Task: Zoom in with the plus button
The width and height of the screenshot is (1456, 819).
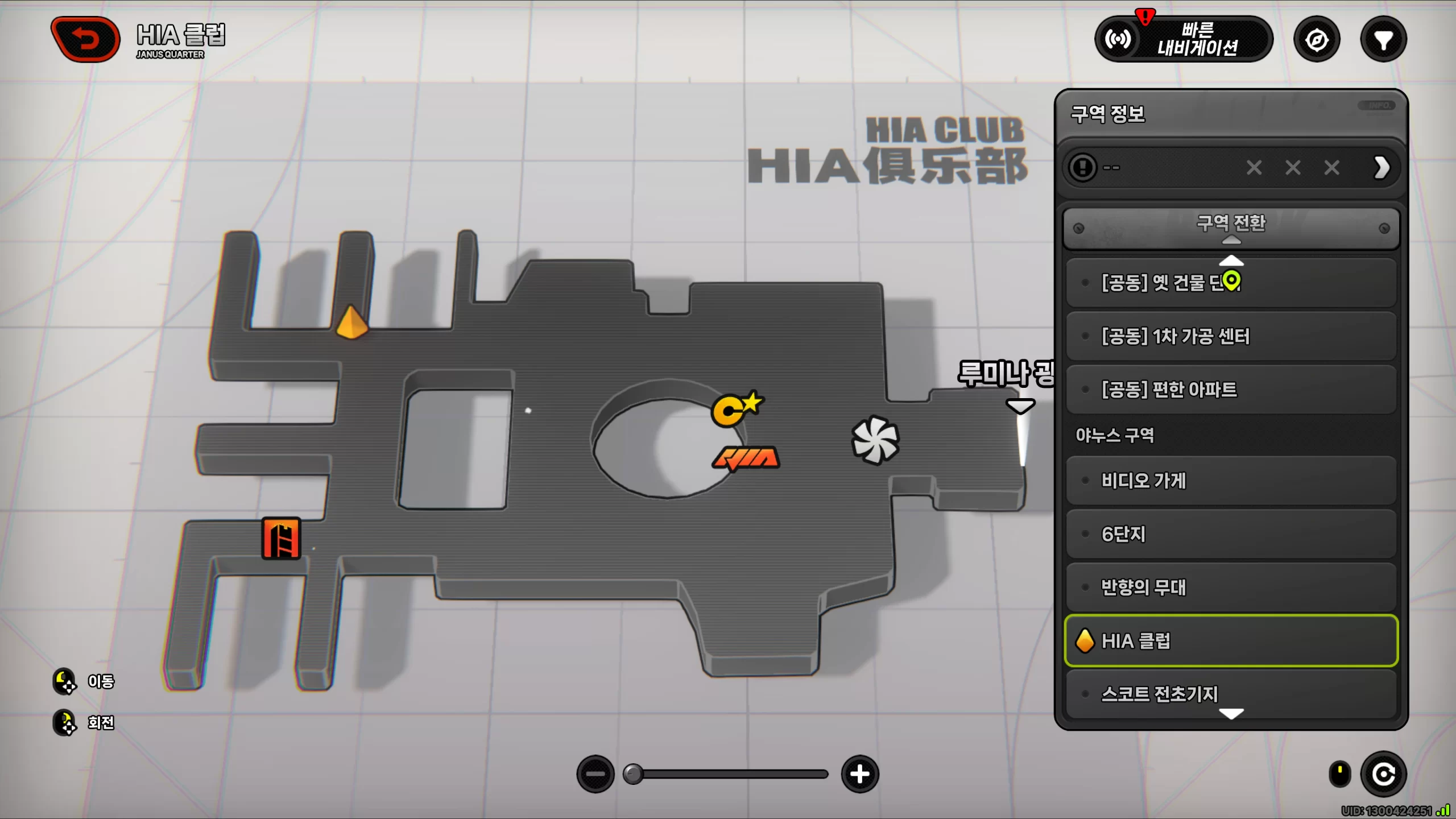Action: [x=859, y=774]
